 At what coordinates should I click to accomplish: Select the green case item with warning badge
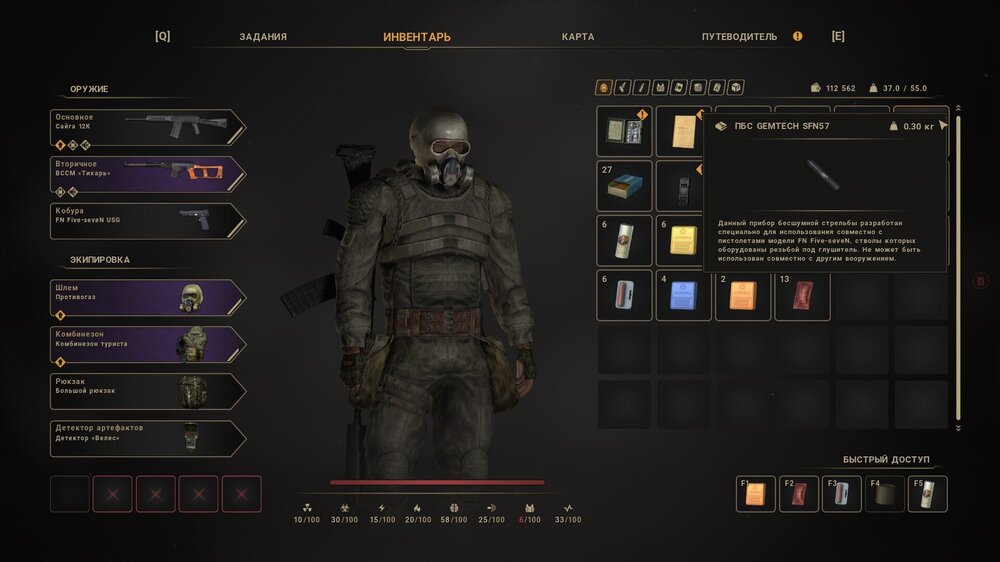pyautogui.click(x=625, y=131)
